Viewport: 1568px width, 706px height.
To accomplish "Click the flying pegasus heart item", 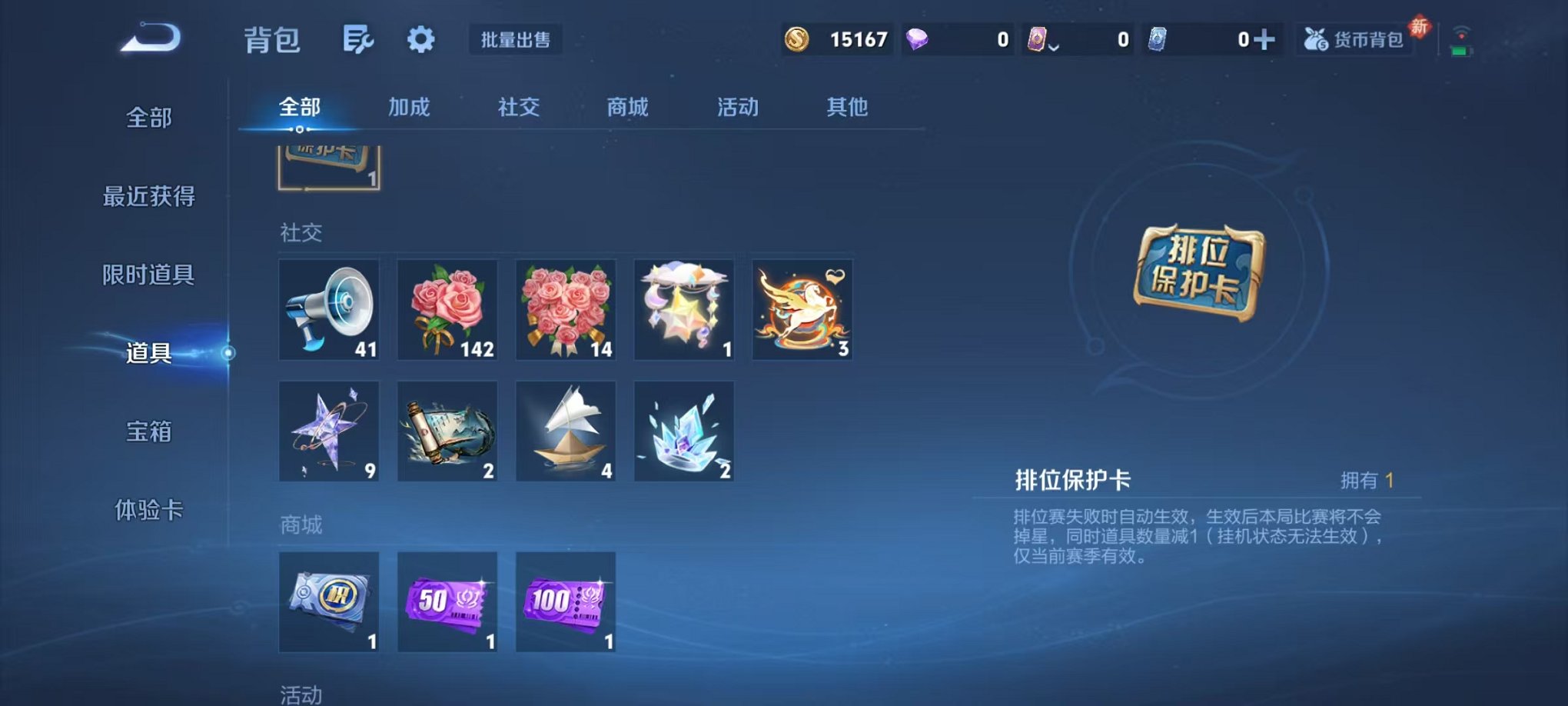I will (x=802, y=310).
